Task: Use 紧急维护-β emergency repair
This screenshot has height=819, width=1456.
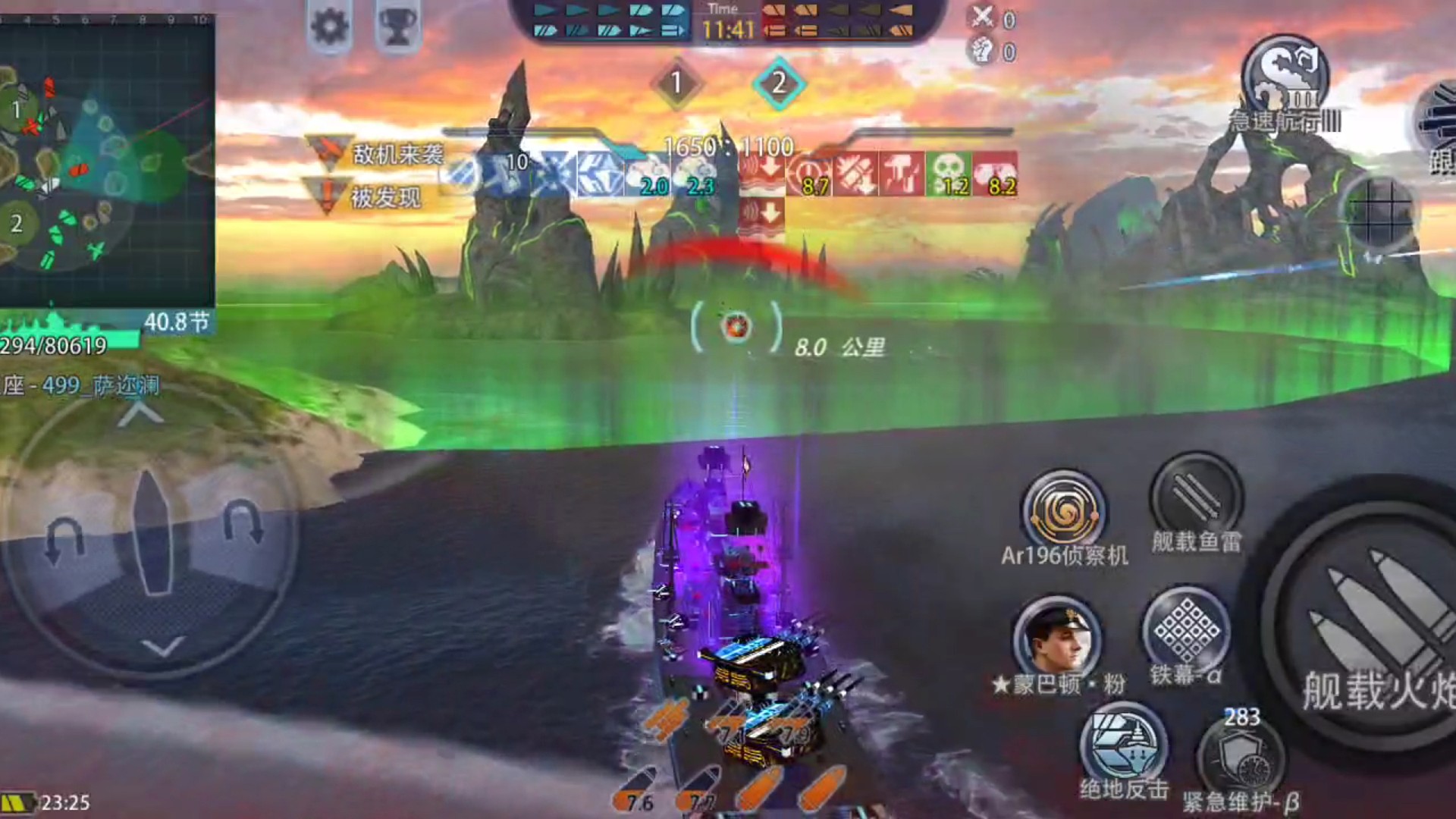Action: [1241, 758]
